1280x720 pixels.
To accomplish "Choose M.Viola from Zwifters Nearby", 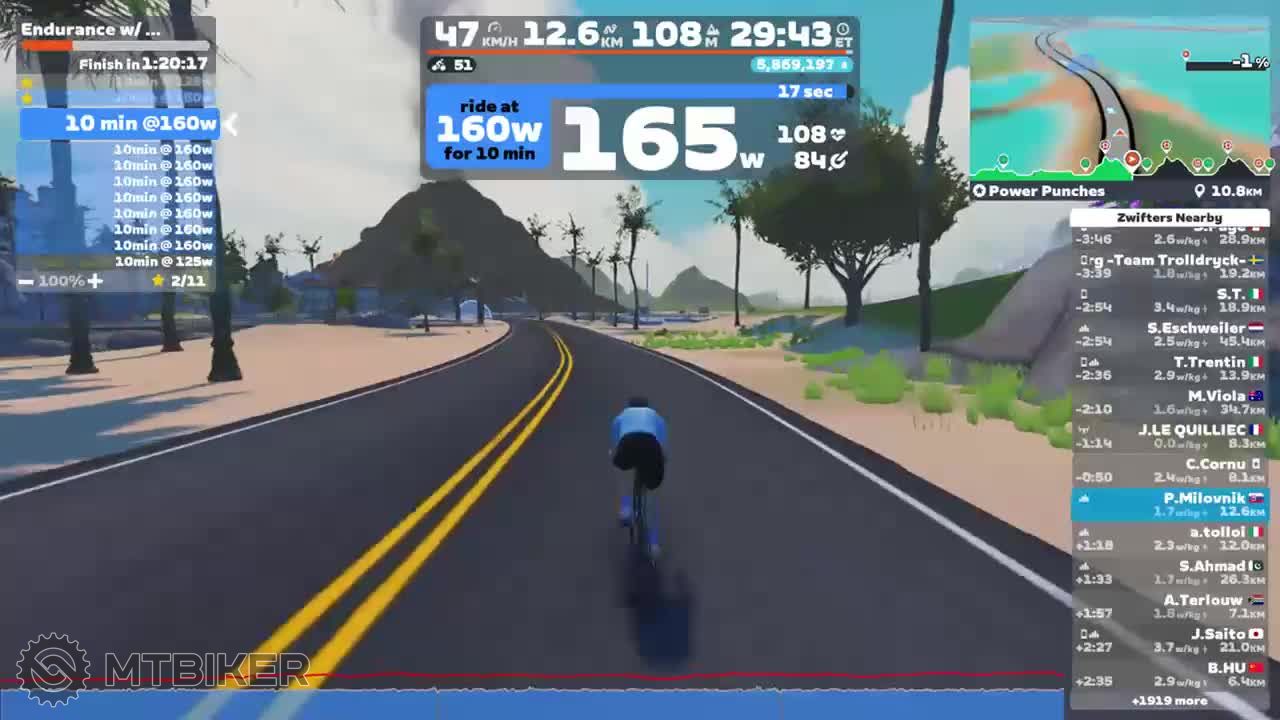I will click(x=1169, y=402).
